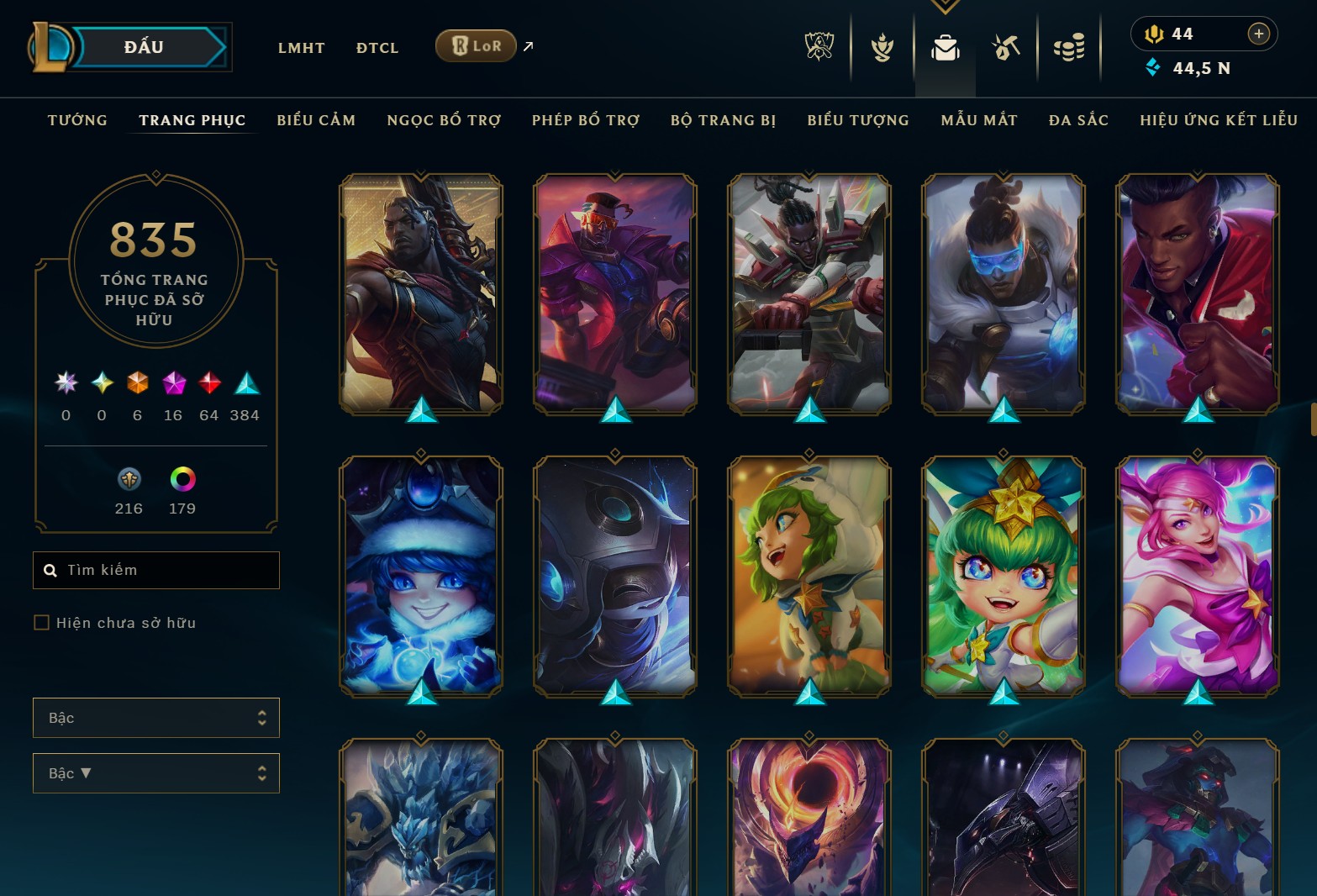Open the first 'Bậc' filter dropdown
1317x896 pixels.
coord(155,718)
